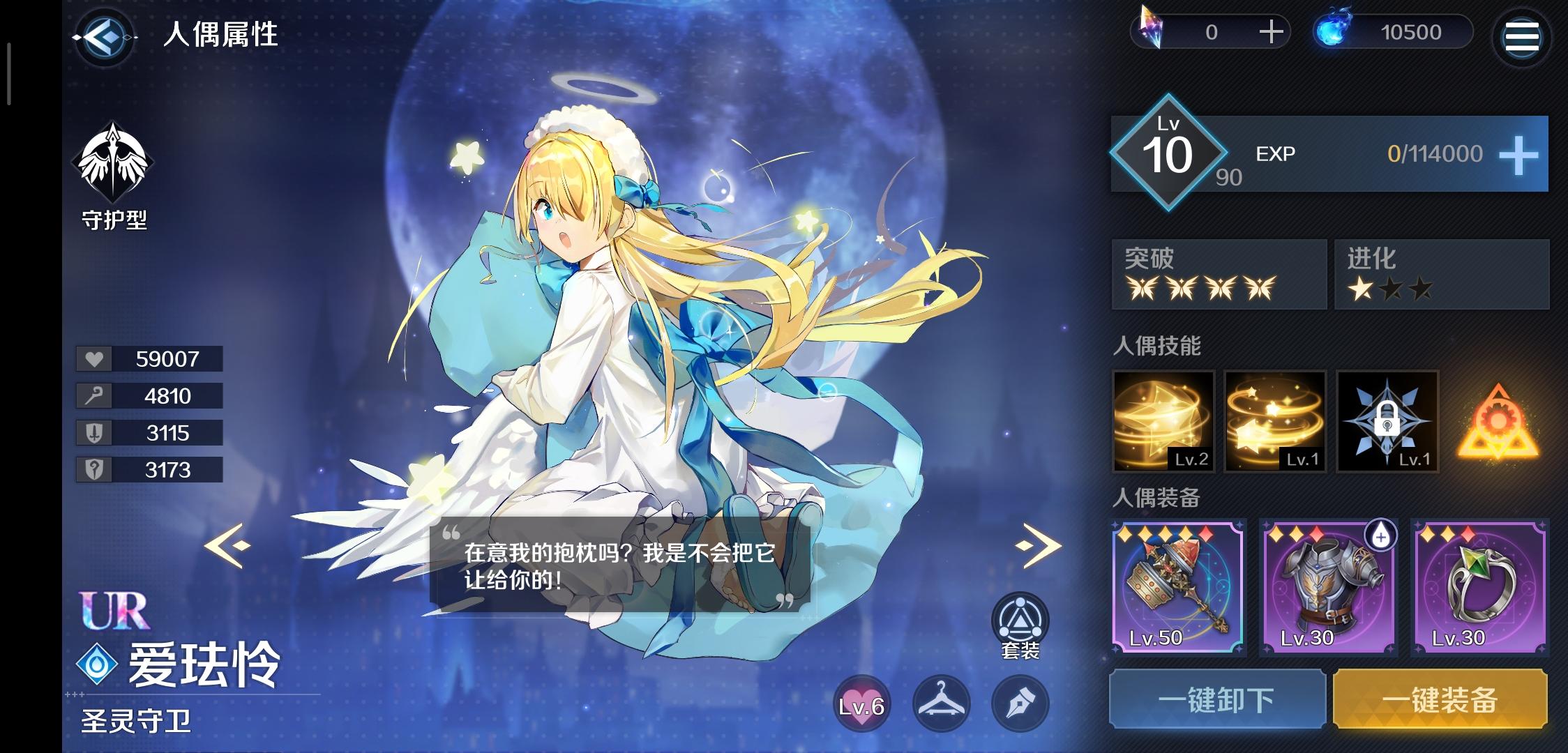1568x753 pixels.
Task: Click the back arrow beside 人偶属性
Action: tap(103, 38)
